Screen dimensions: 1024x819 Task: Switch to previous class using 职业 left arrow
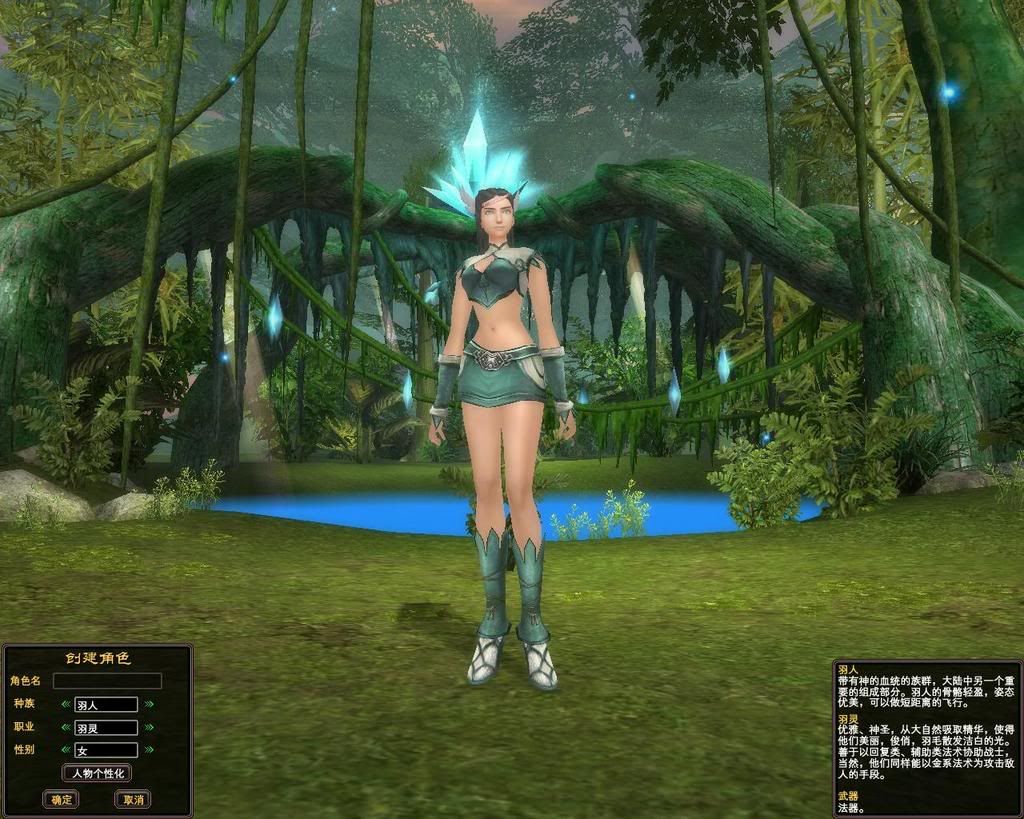tap(66, 728)
